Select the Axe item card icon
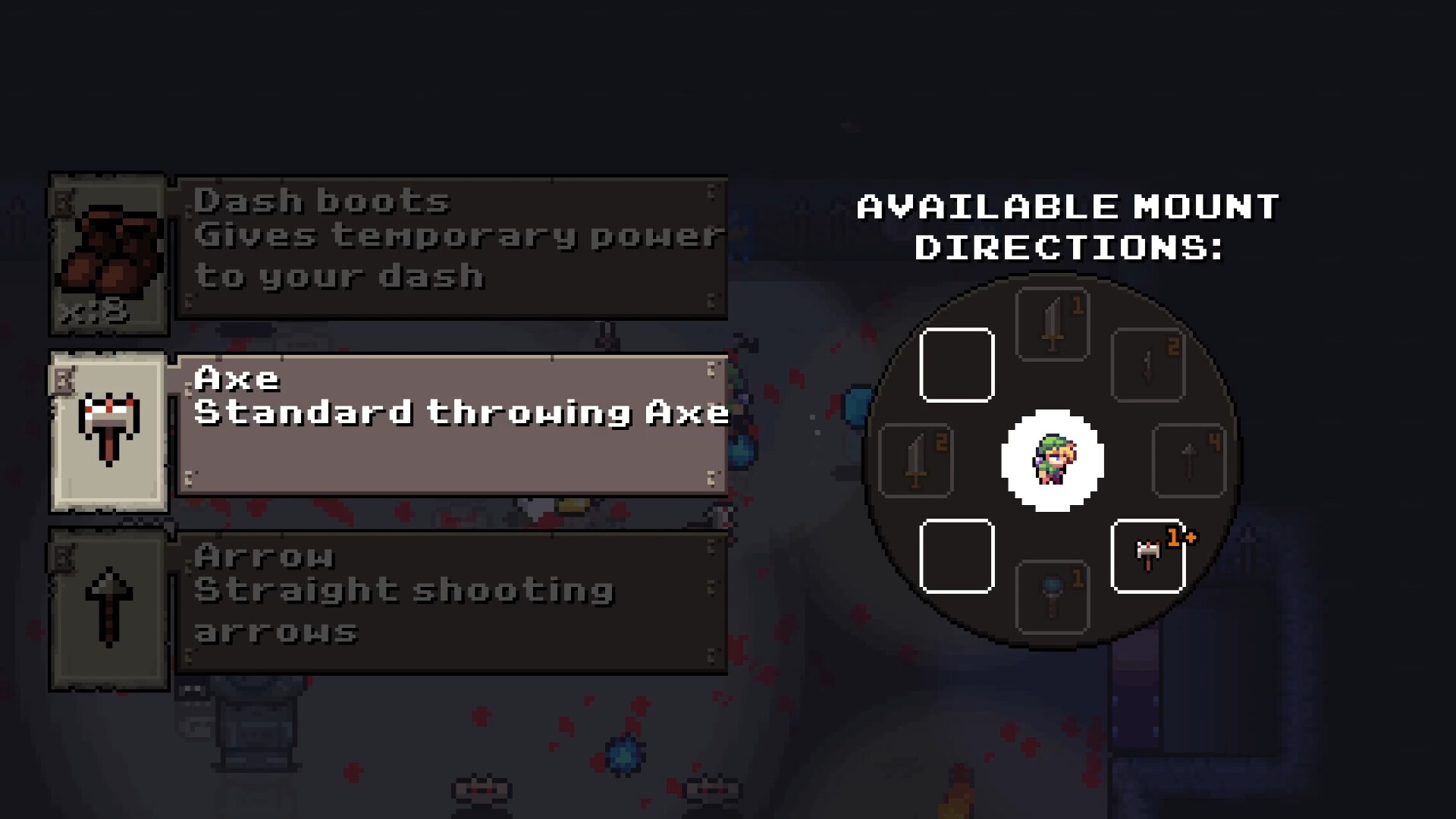The height and width of the screenshot is (819, 1456). coord(108,428)
